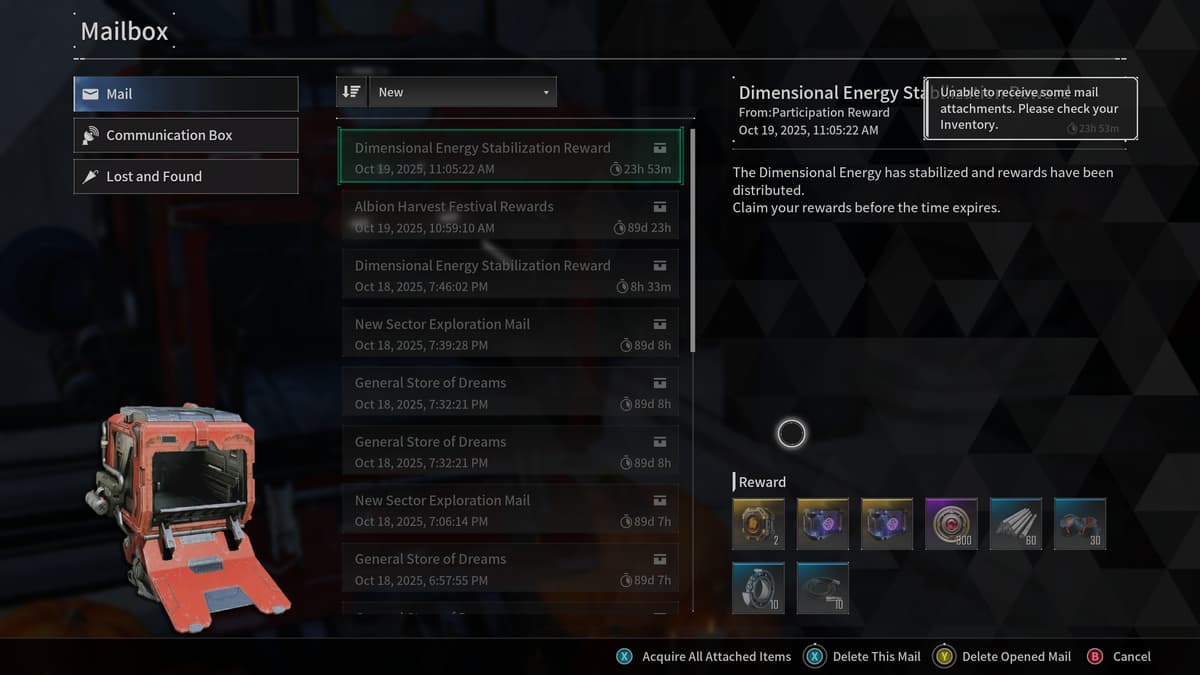
Task: Select the Albion Harvest Festival Rewards mail
Action: pos(510,216)
